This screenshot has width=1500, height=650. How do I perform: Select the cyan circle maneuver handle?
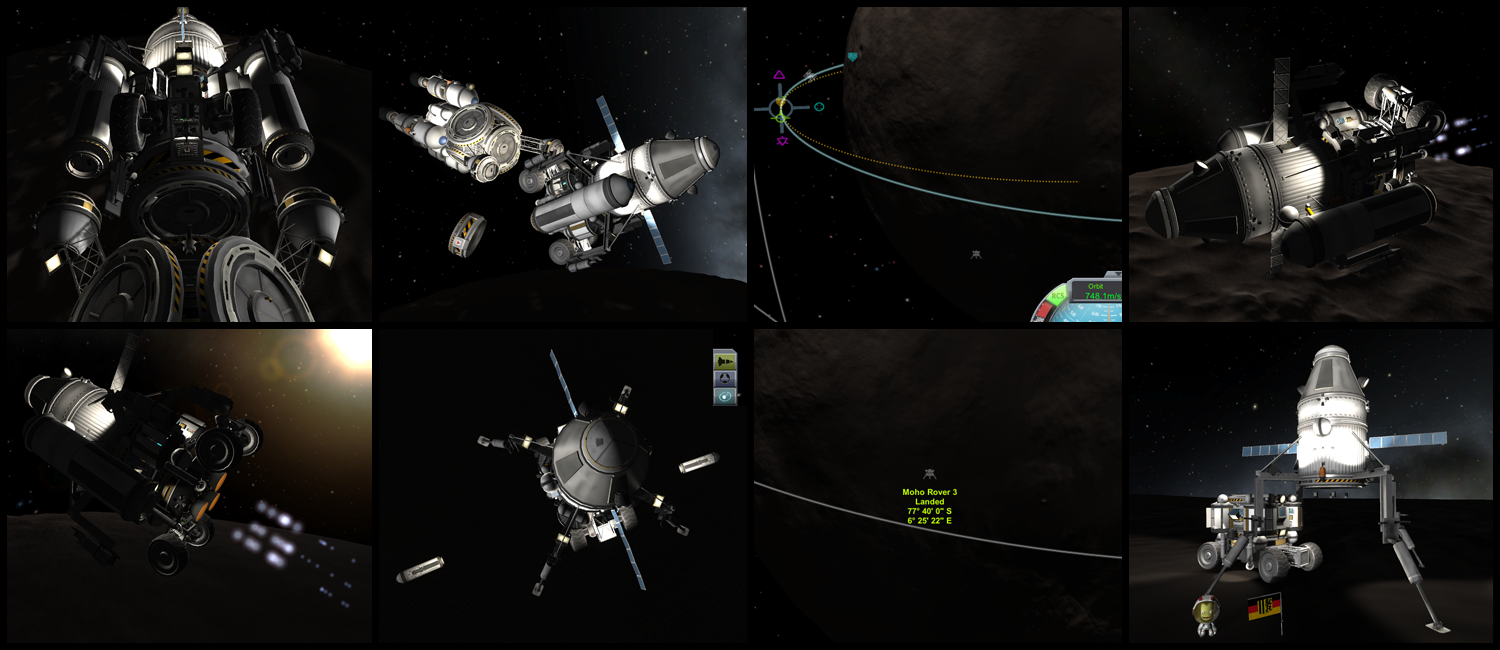click(819, 106)
